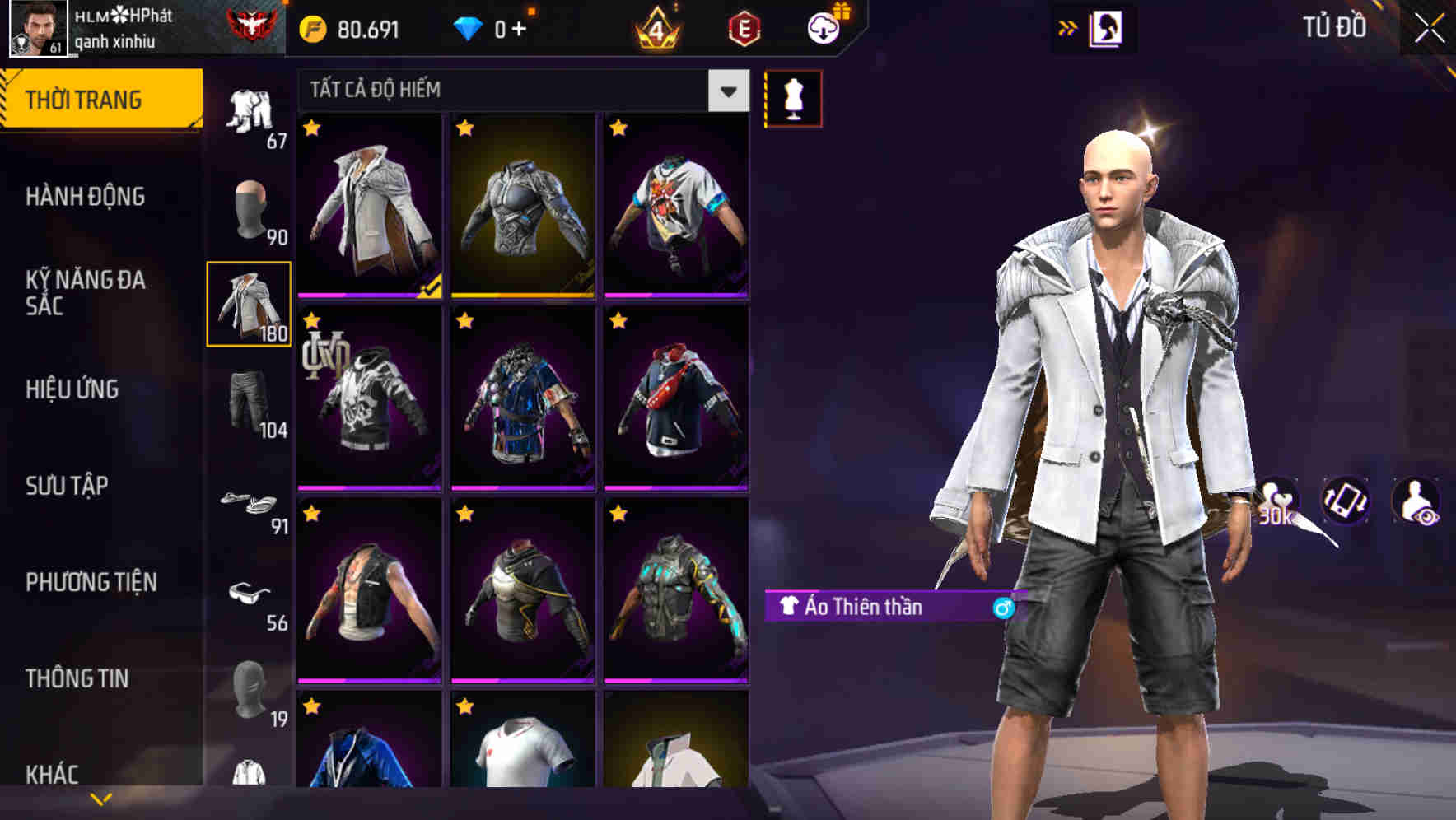The image size is (1456, 820).
Task: Toggle the favorite star on Áo Thiên thần shirt
Action: pos(311,130)
